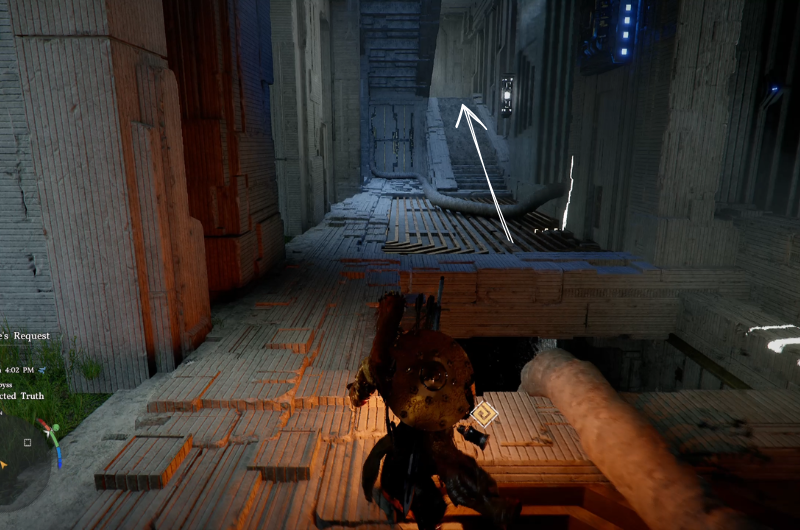The height and width of the screenshot is (530, 800).
Task: Click the square marker on the minimap
Action: [28, 442]
